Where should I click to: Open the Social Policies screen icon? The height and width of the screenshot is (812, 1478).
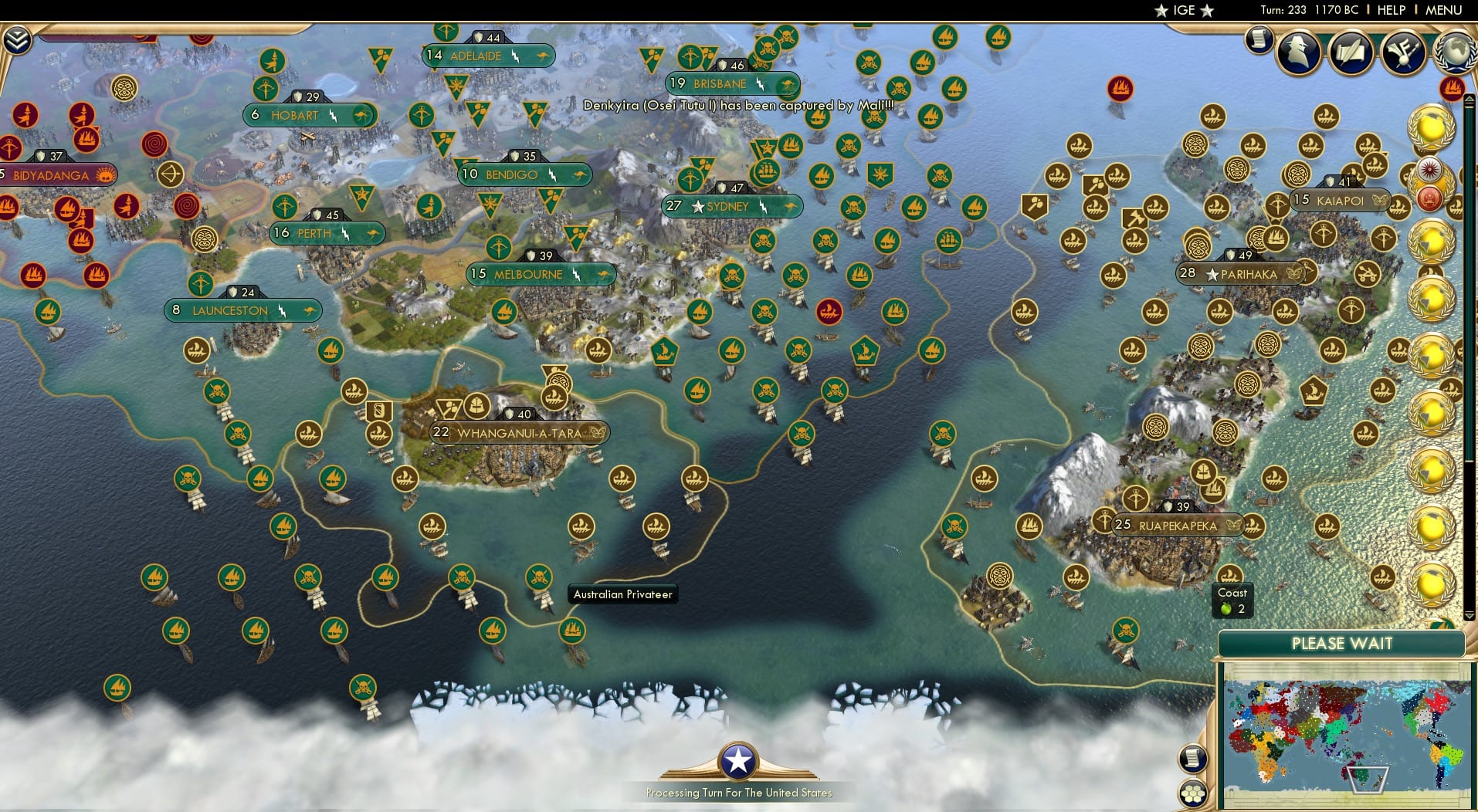(1404, 52)
